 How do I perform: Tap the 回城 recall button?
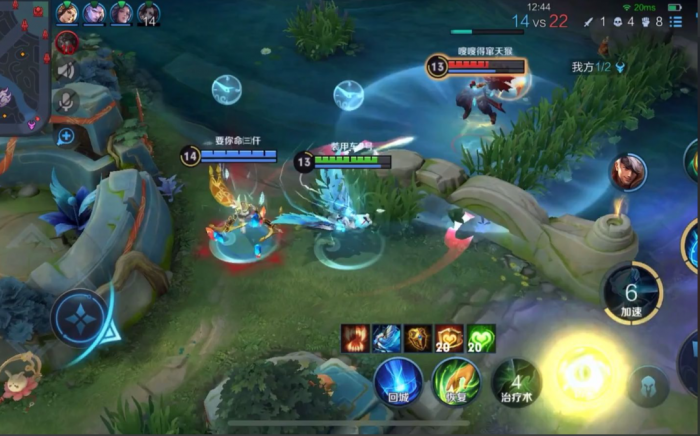click(399, 382)
